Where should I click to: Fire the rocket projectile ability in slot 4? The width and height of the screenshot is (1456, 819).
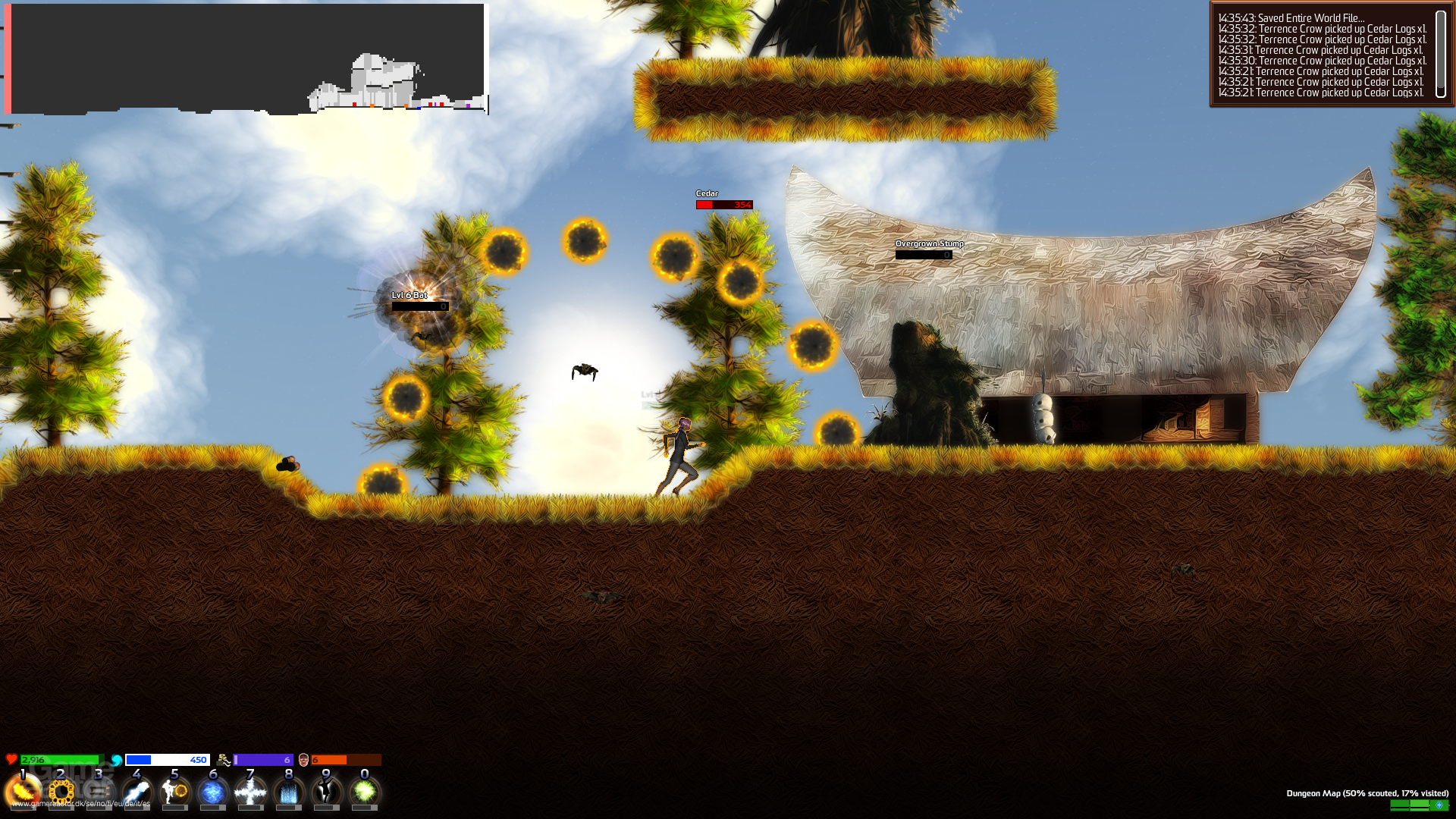coord(136,792)
